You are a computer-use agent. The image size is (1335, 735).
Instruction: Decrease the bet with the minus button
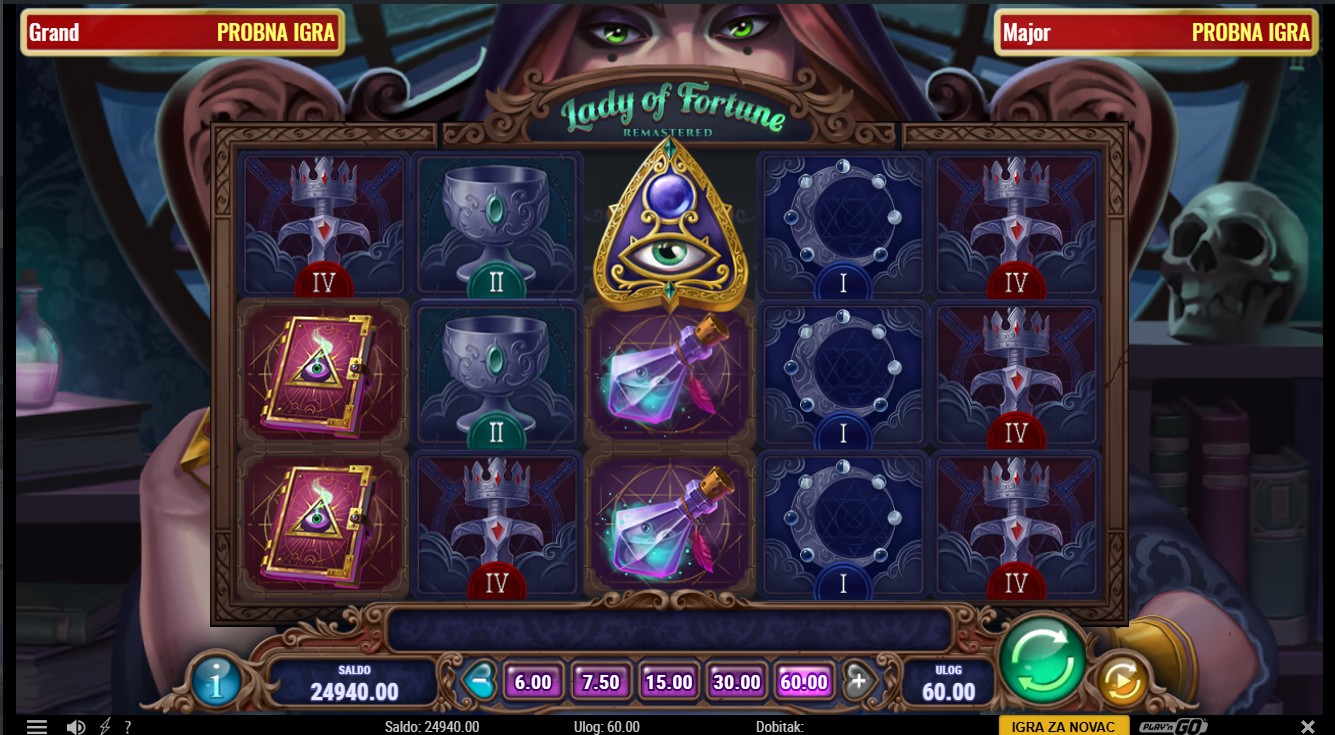point(480,681)
